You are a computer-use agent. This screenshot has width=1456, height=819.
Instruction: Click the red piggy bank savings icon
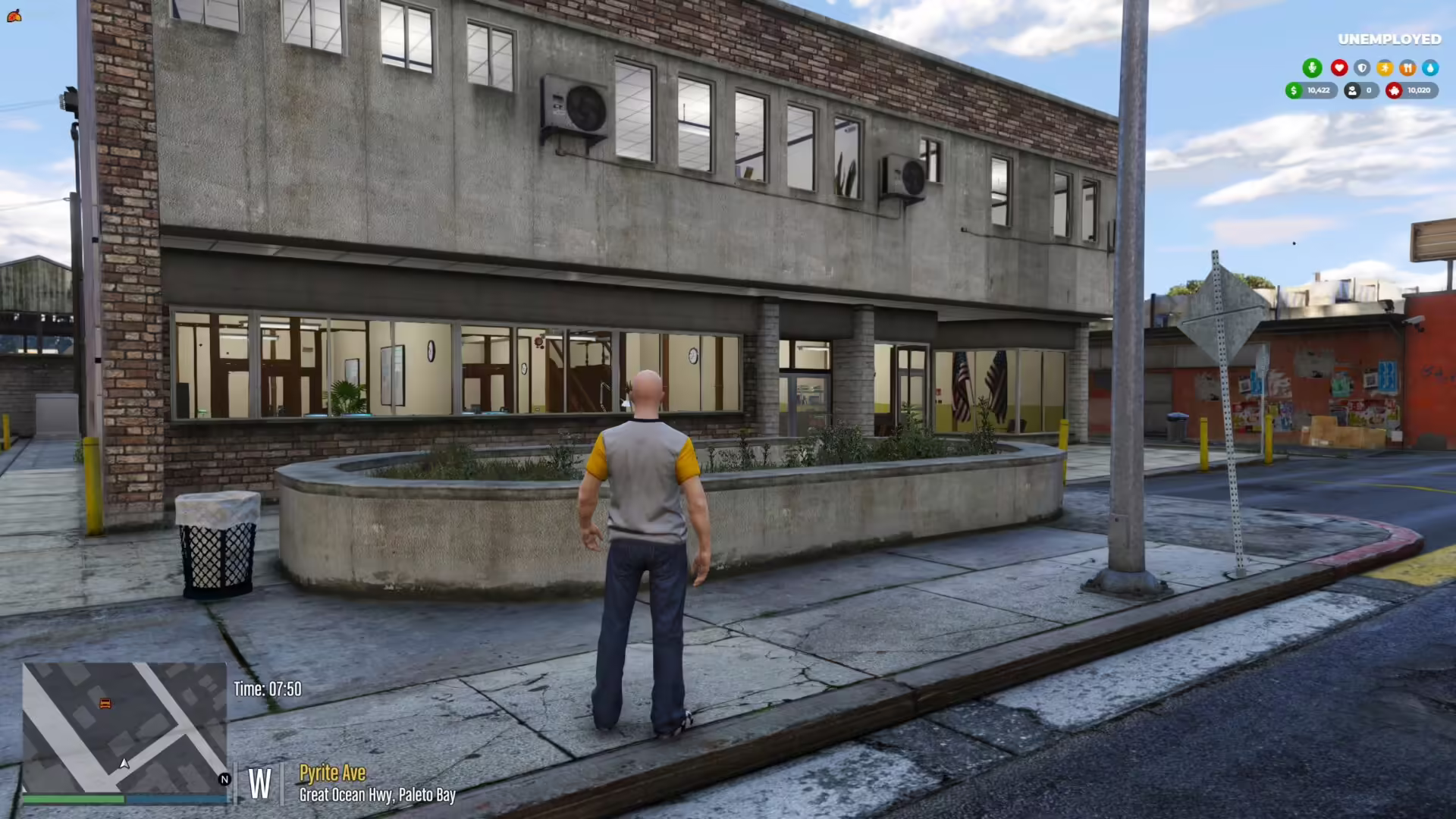[1395, 90]
